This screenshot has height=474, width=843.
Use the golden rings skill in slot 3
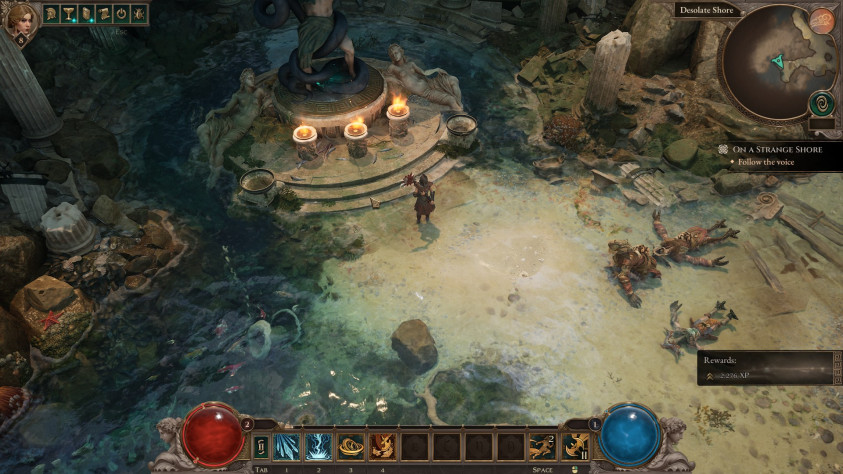tap(351, 445)
